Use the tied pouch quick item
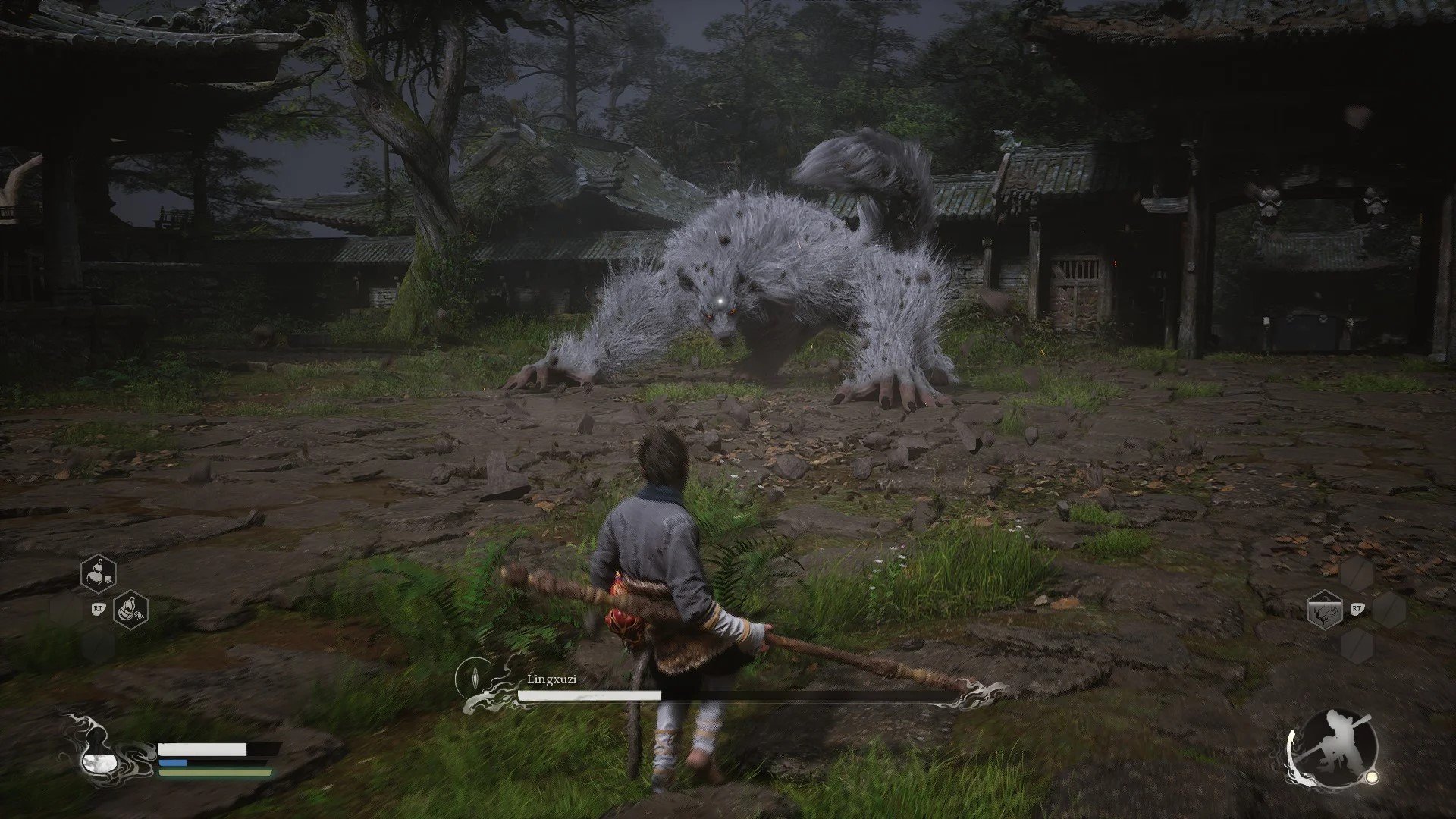The height and width of the screenshot is (819, 1456). pos(130,609)
